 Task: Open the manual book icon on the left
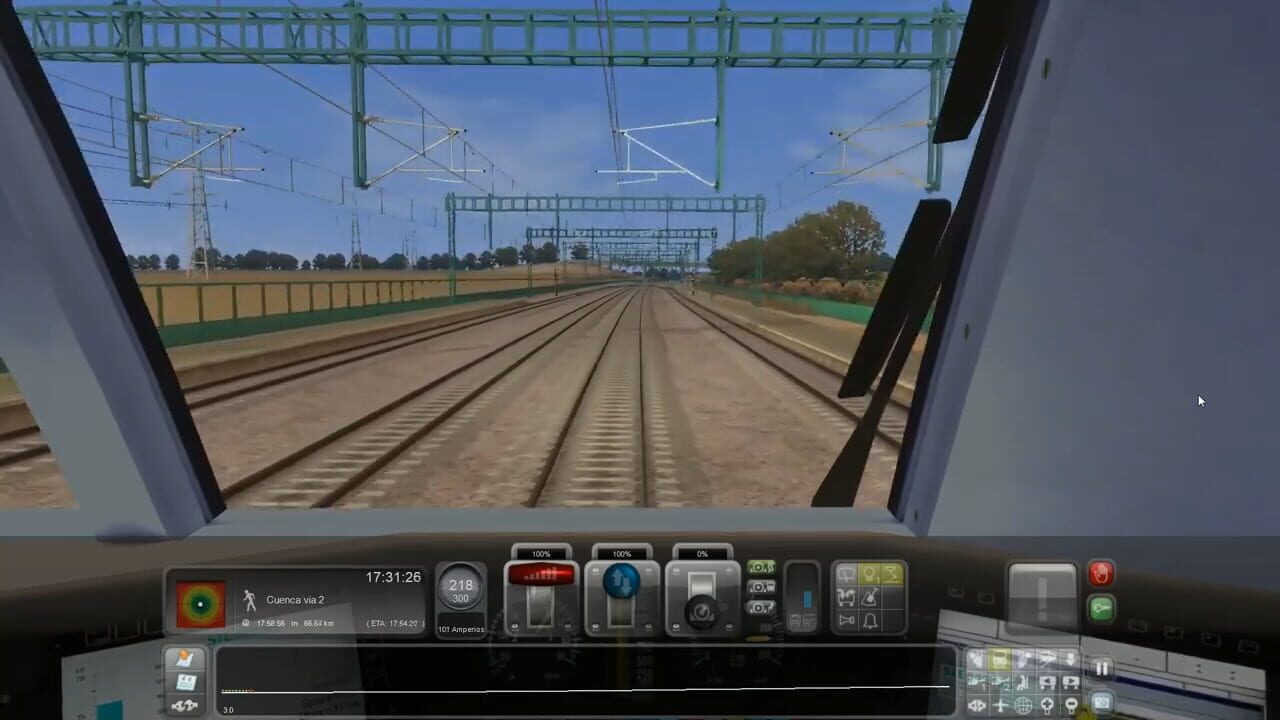pyautogui.click(x=184, y=680)
